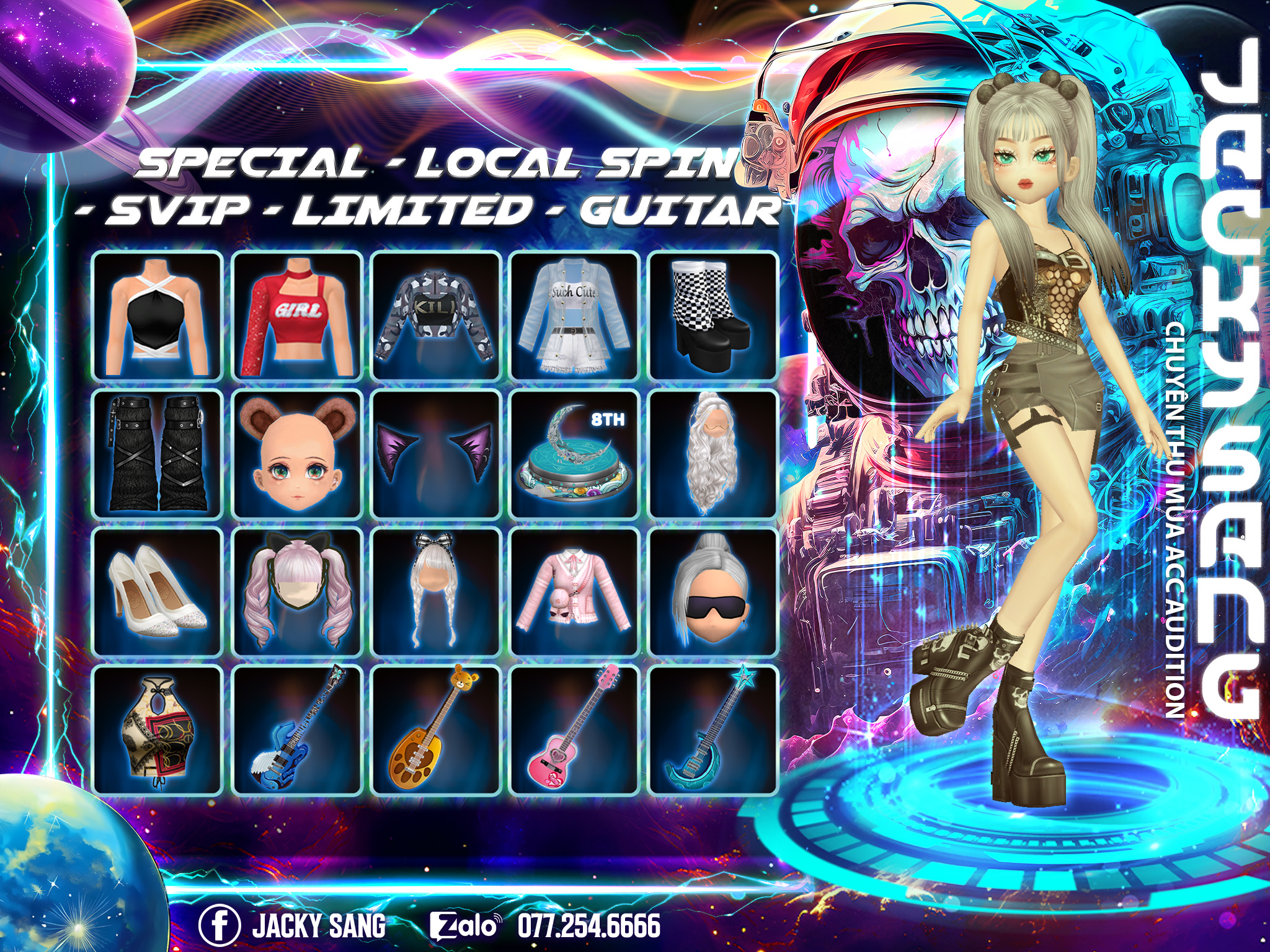Screen dimensions: 1270x952
Task: Select the teal crescent star guitar
Action: (x=713, y=730)
